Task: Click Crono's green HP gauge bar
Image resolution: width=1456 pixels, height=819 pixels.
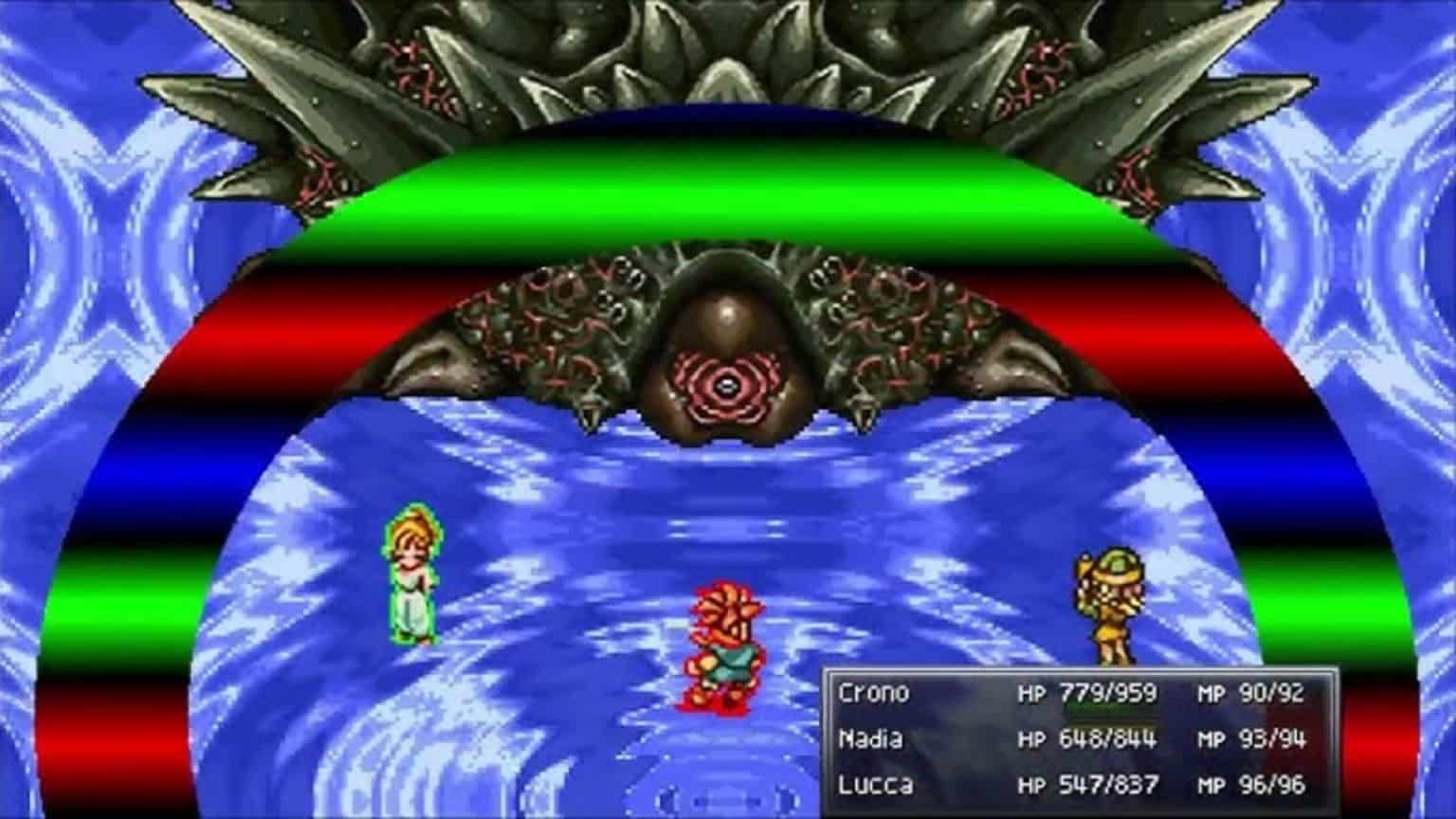Action: point(1109,707)
